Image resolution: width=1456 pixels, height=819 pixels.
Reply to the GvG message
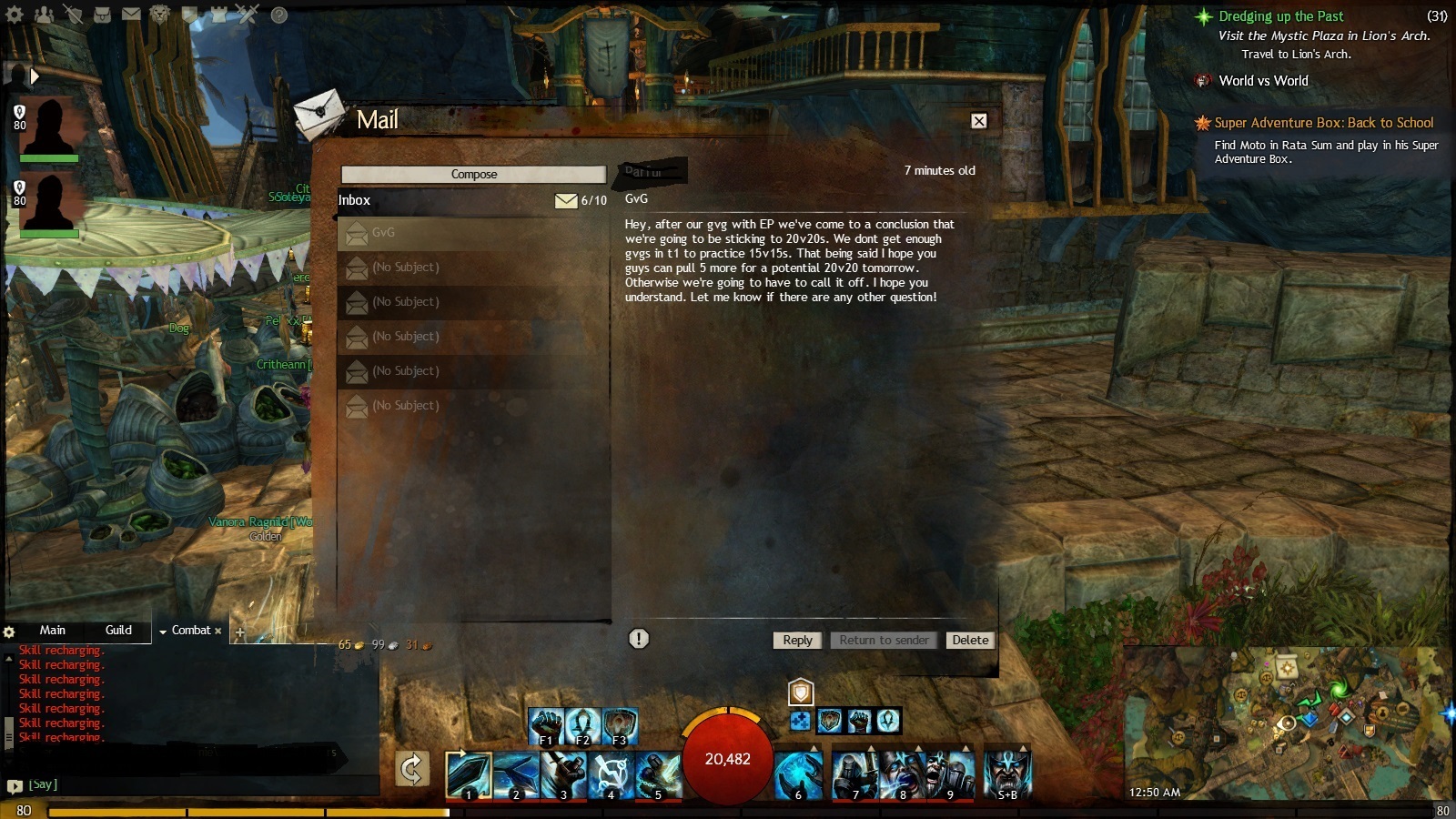(797, 640)
